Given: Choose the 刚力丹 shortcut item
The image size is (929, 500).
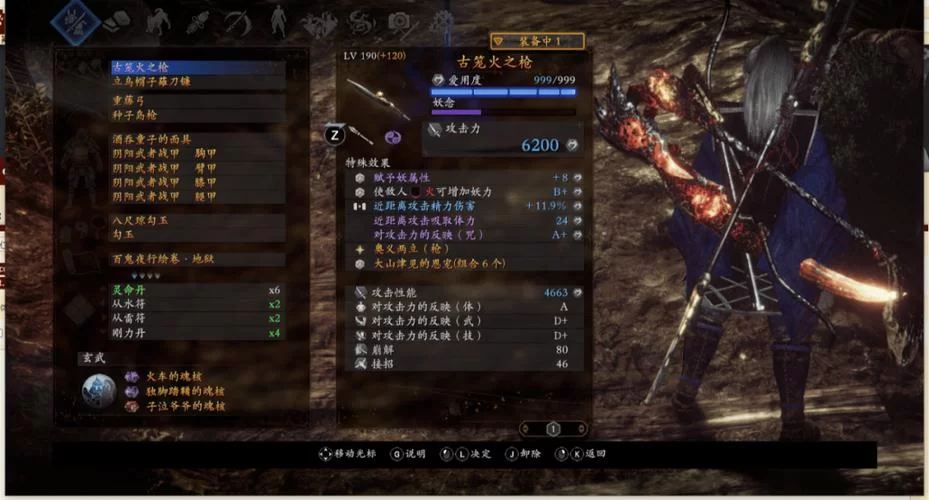Looking at the screenshot, I should pyautogui.click(x=195, y=333).
